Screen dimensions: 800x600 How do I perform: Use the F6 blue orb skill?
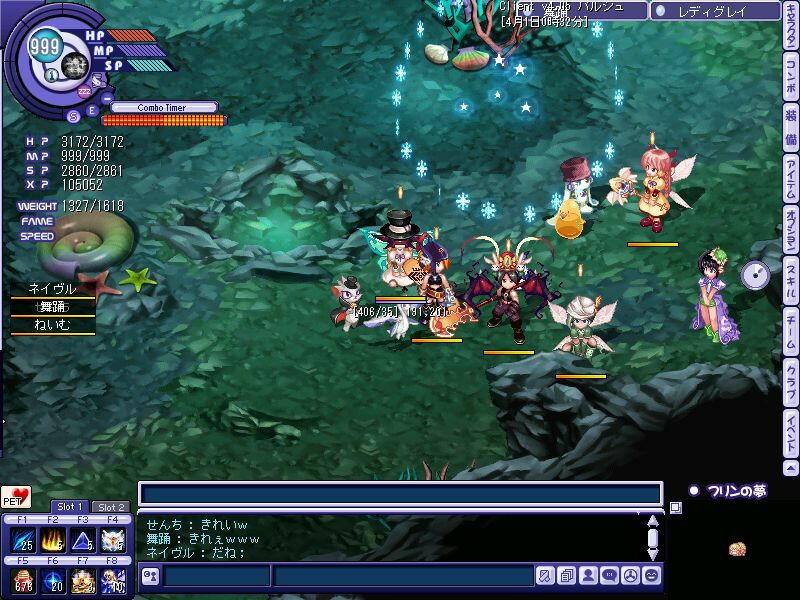pos(54,581)
